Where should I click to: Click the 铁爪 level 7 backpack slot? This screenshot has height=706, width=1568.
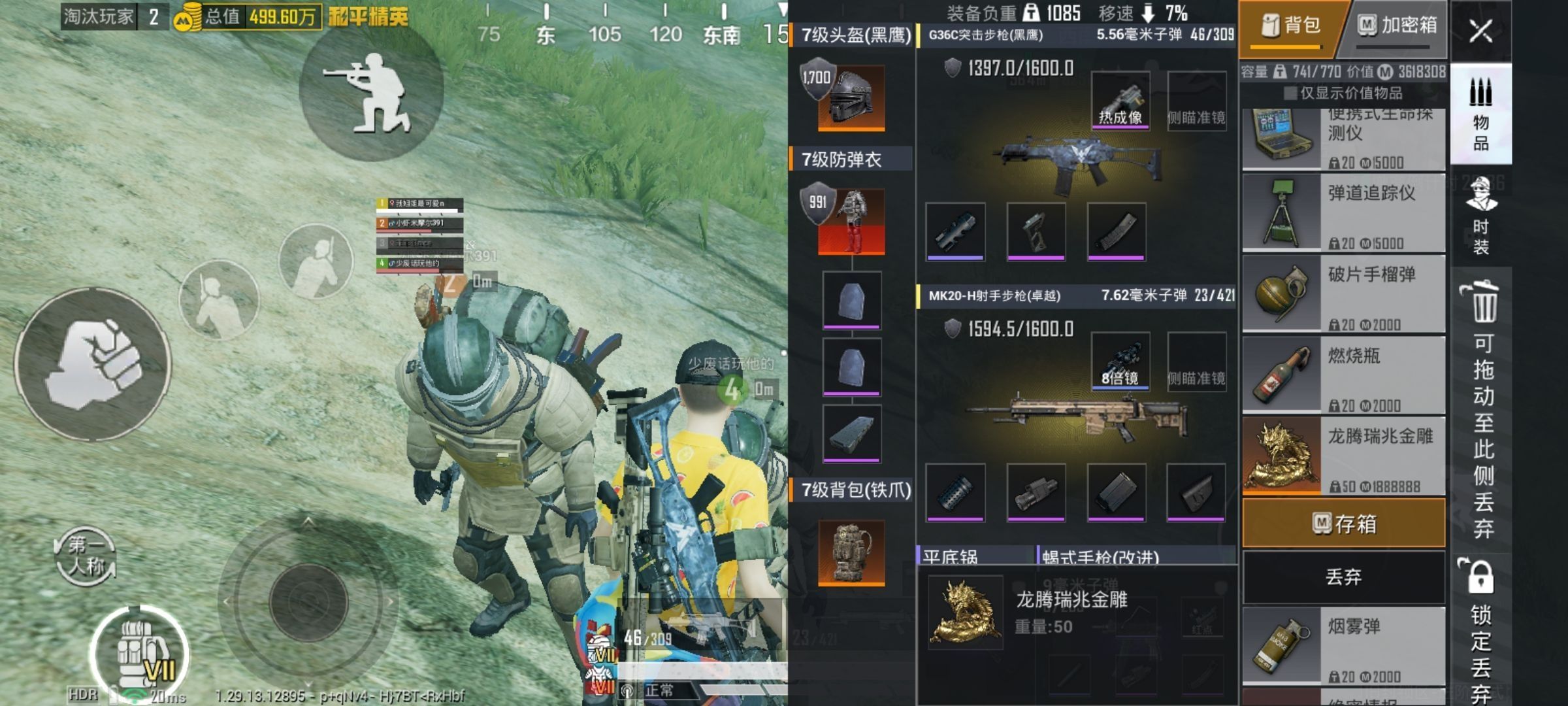(851, 552)
